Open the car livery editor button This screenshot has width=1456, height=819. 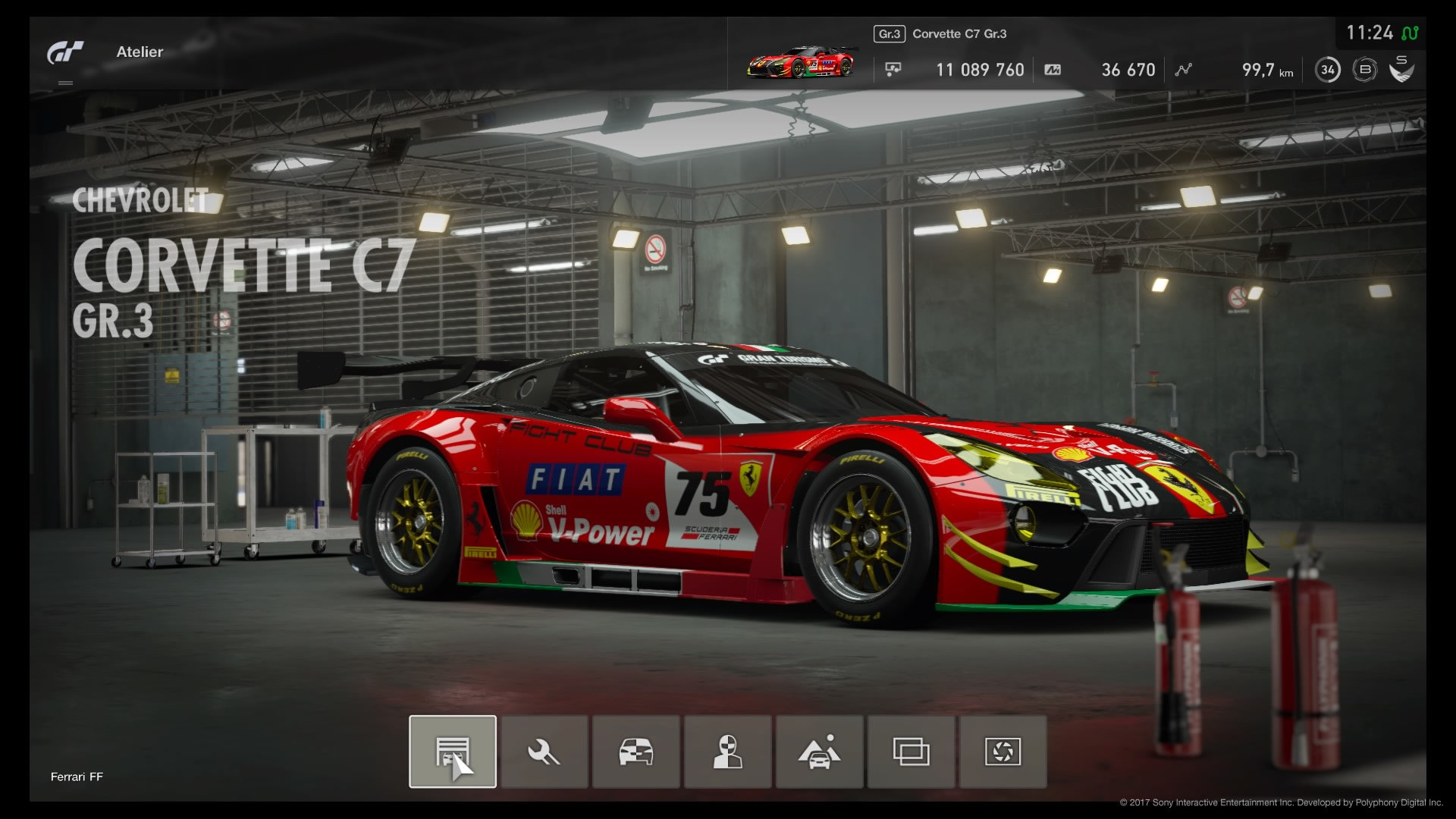pos(636,752)
